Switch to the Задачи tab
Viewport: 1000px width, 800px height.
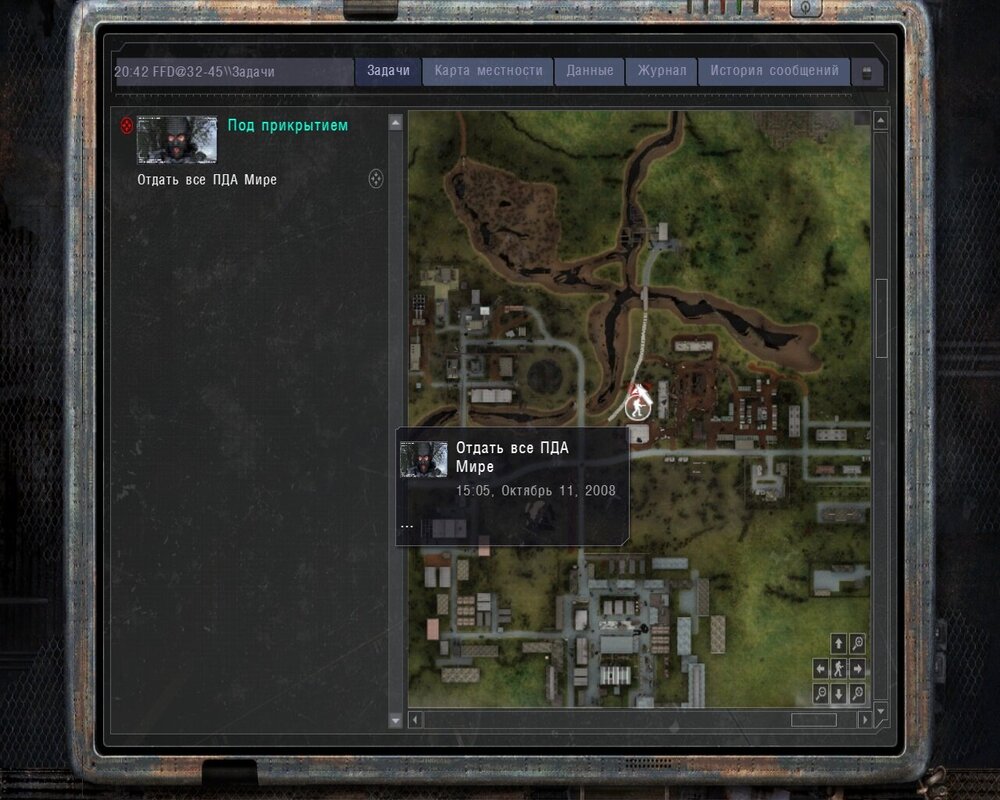click(388, 71)
